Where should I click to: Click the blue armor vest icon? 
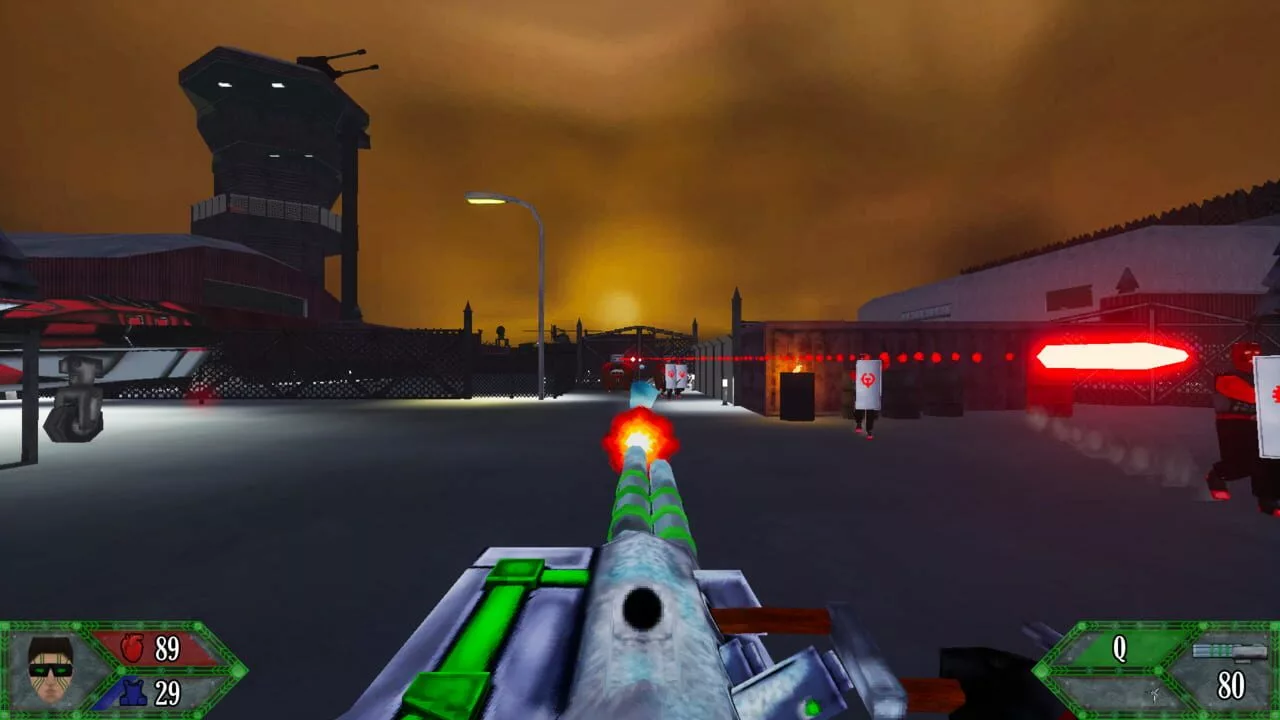pyautogui.click(x=130, y=692)
